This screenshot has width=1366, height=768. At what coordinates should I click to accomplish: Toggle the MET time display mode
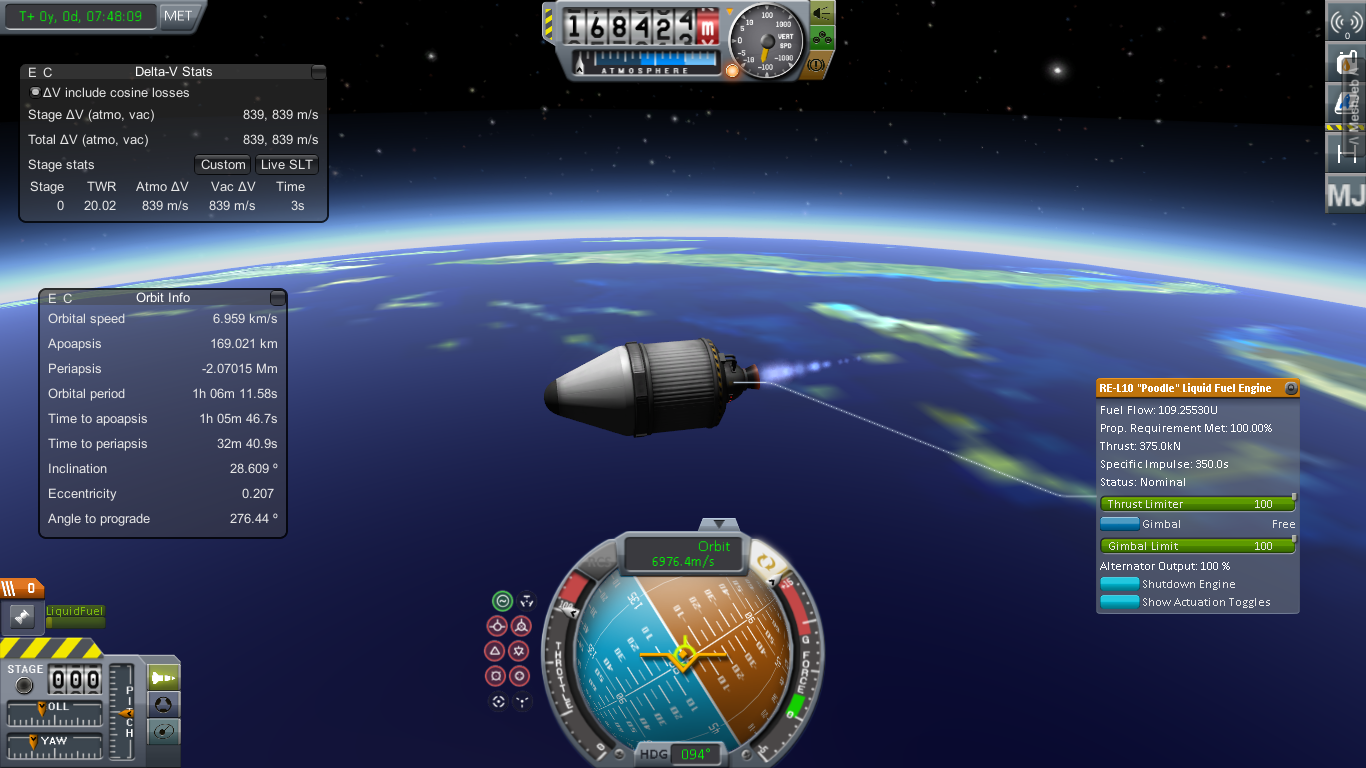tap(178, 16)
